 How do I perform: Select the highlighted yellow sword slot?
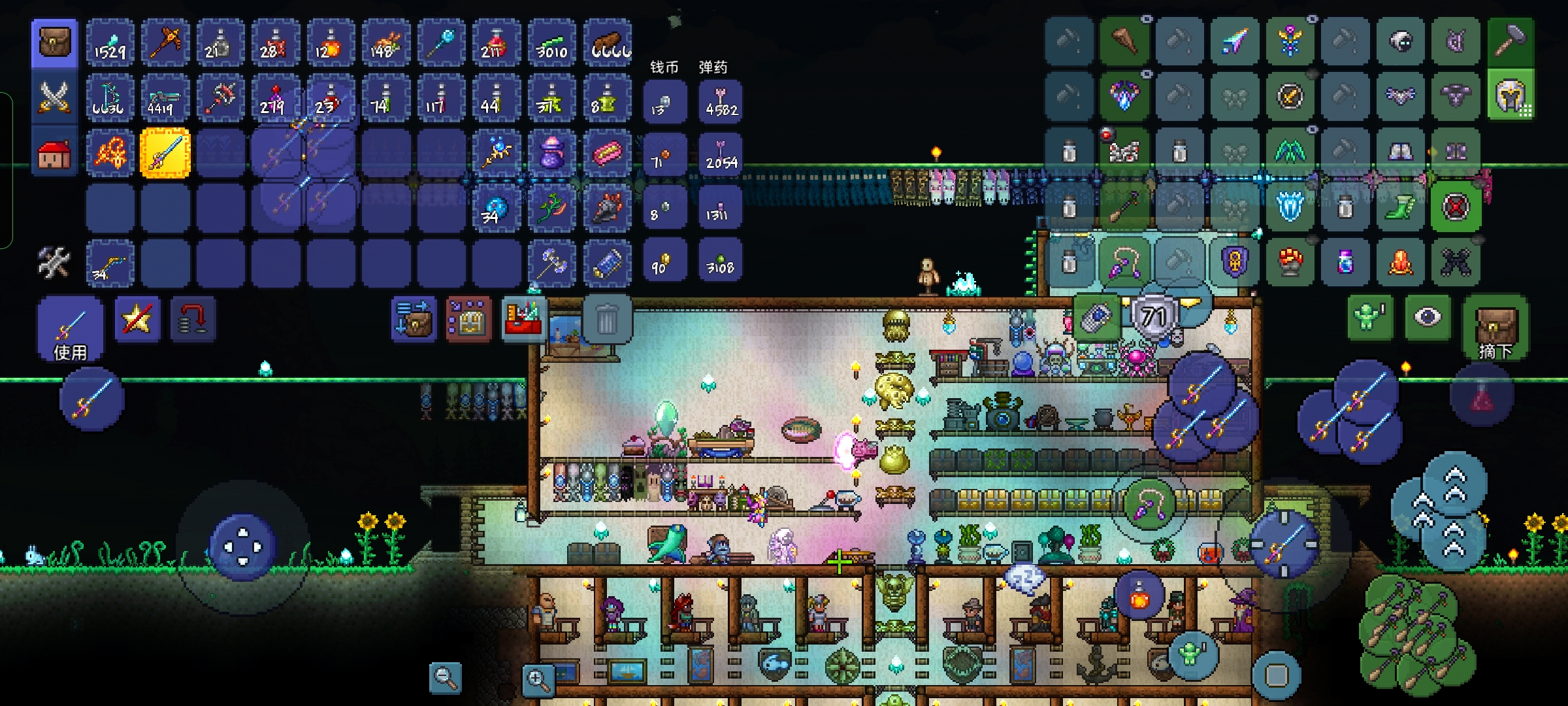(x=165, y=154)
